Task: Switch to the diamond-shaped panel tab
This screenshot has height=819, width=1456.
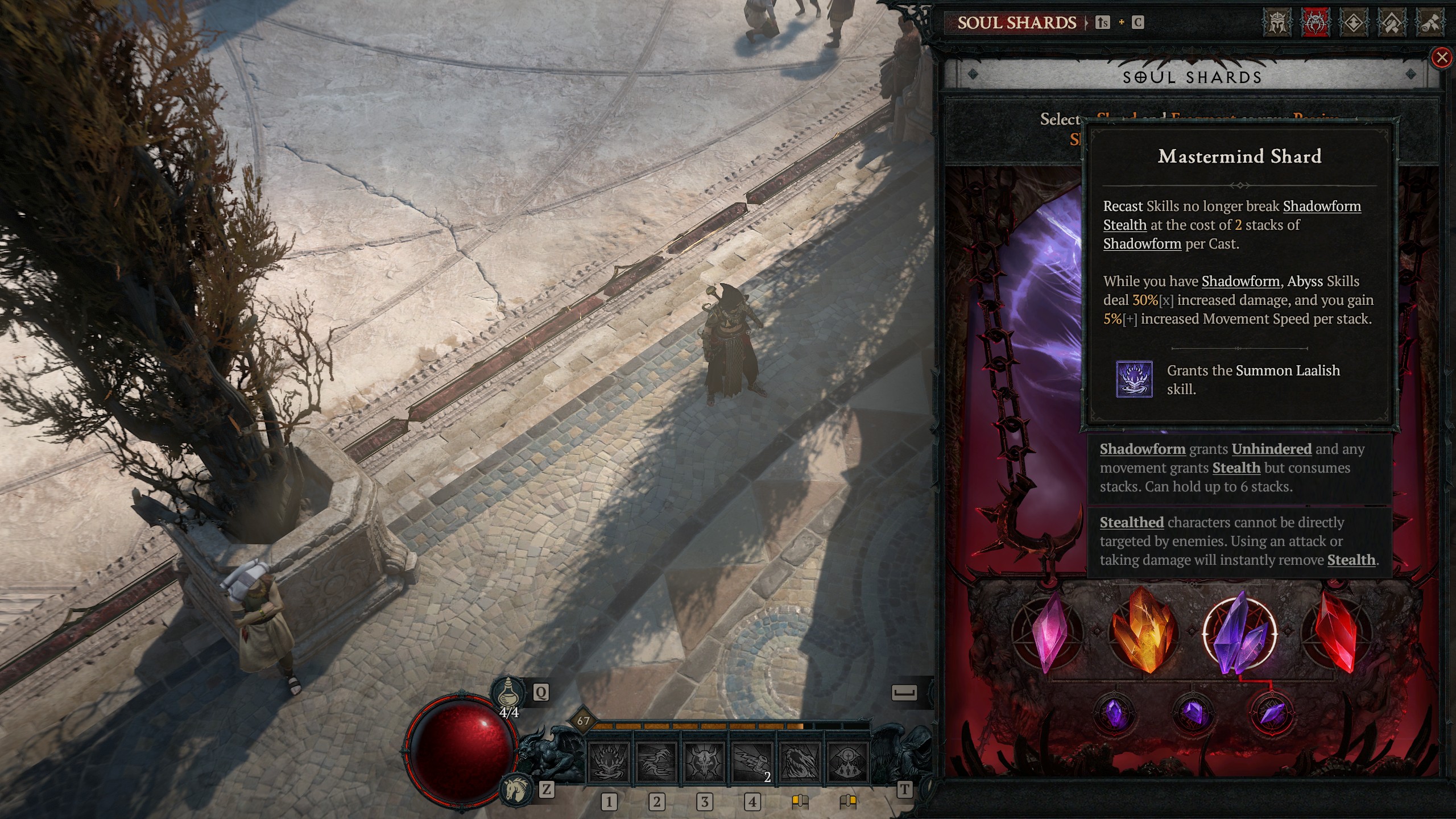Action: (x=1353, y=23)
